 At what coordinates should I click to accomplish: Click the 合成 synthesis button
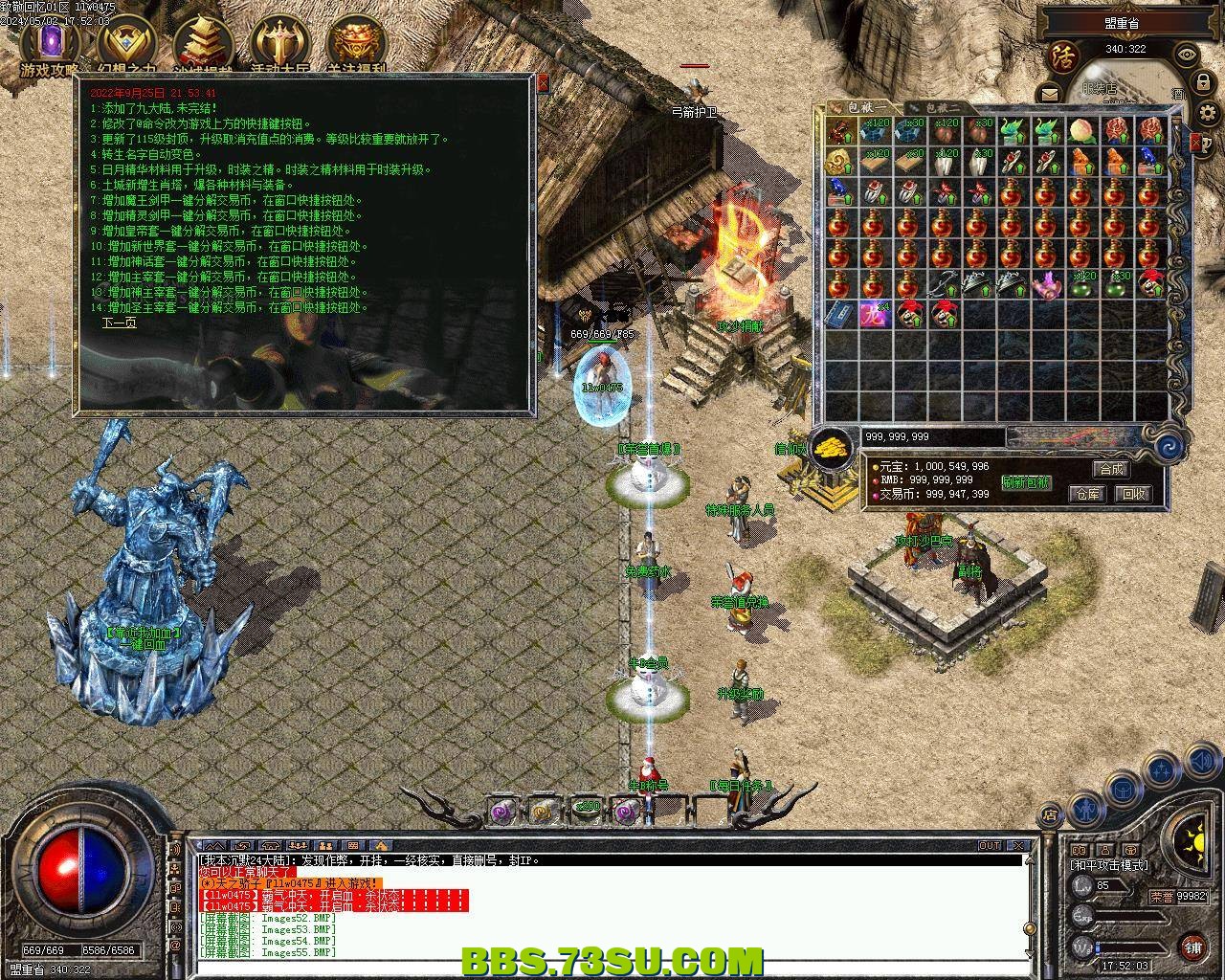(x=1111, y=469)
